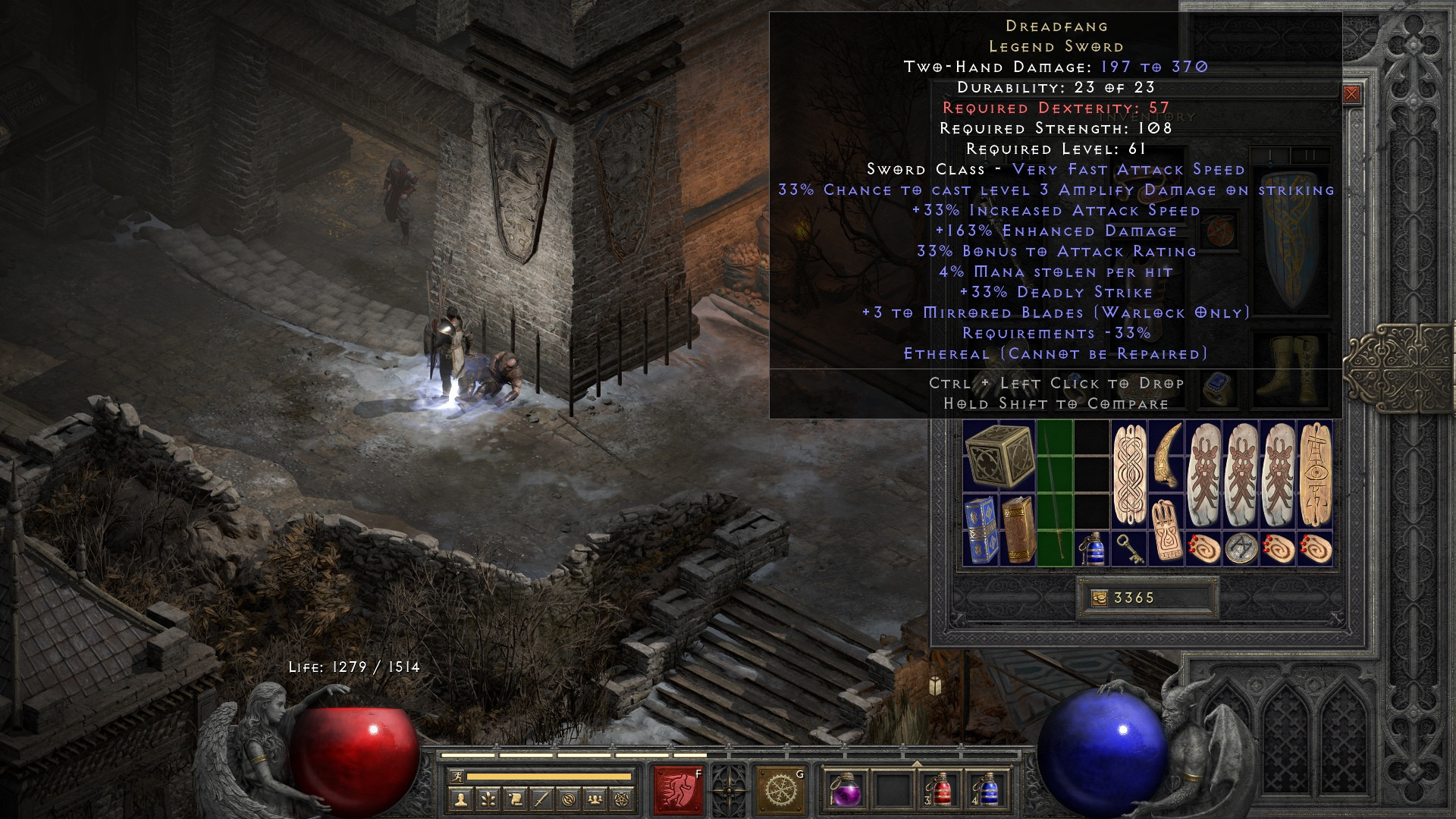1456x819 pixels.
Task: Use the purple rejuvenation potion in belt
Action: coord(846,790)
